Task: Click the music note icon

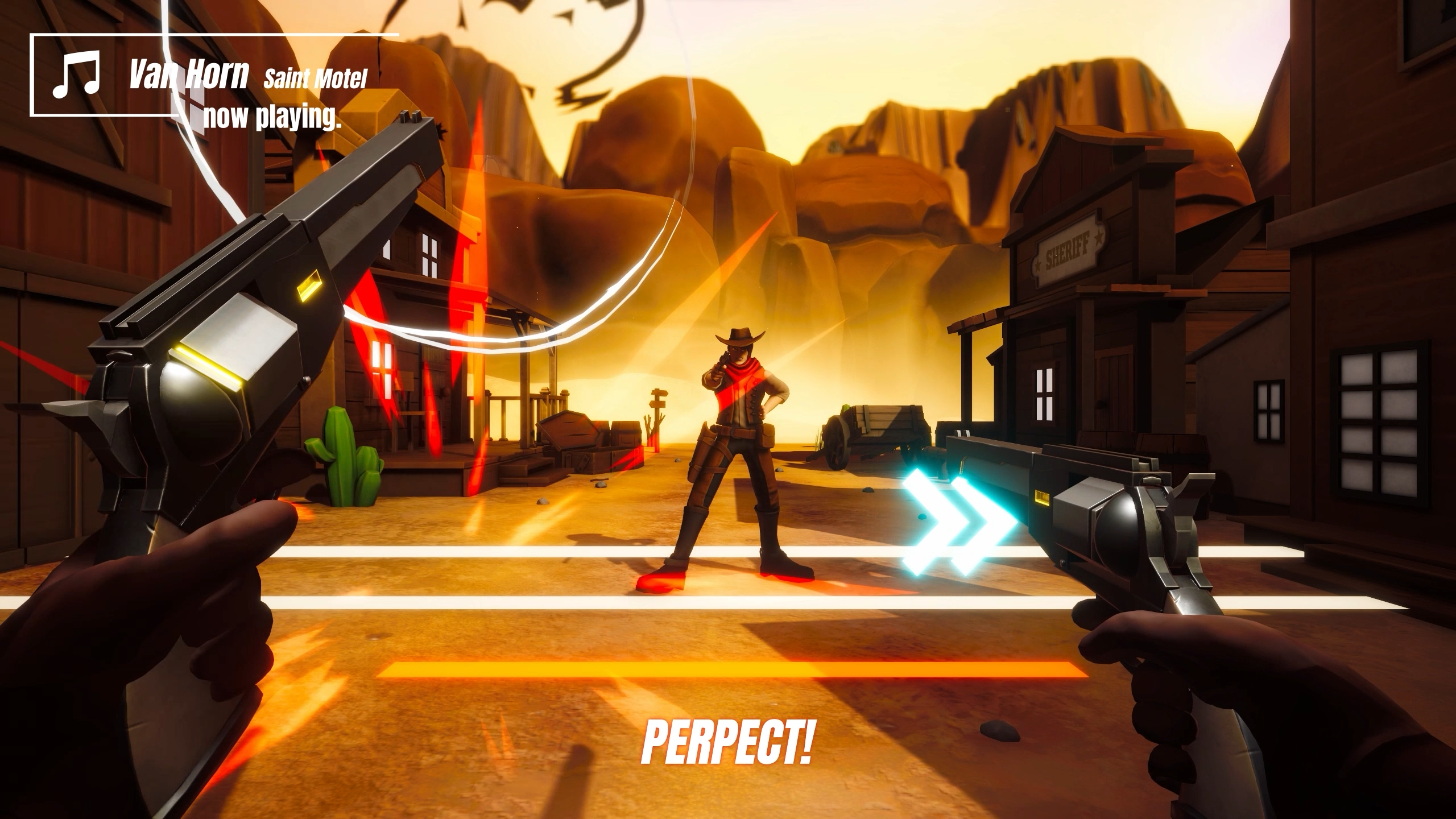Action: point(76,75)
